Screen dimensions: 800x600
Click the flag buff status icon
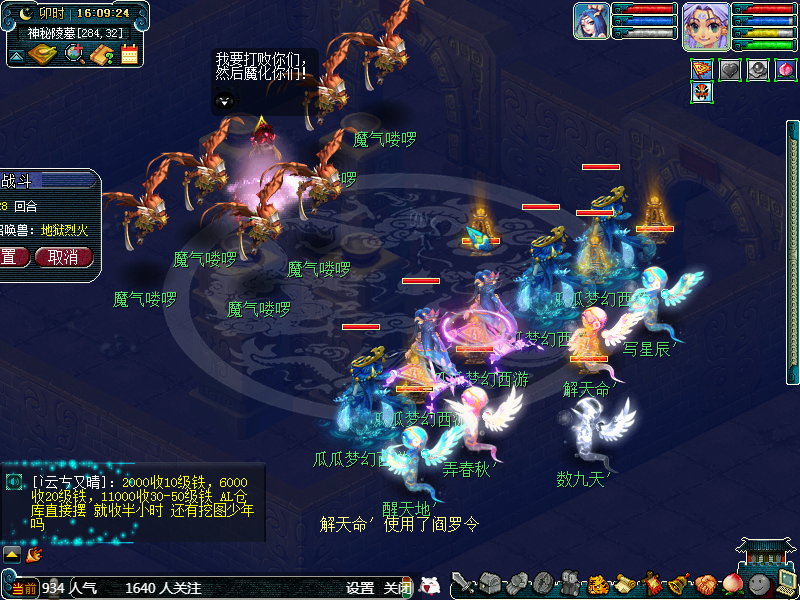[702, 70]
